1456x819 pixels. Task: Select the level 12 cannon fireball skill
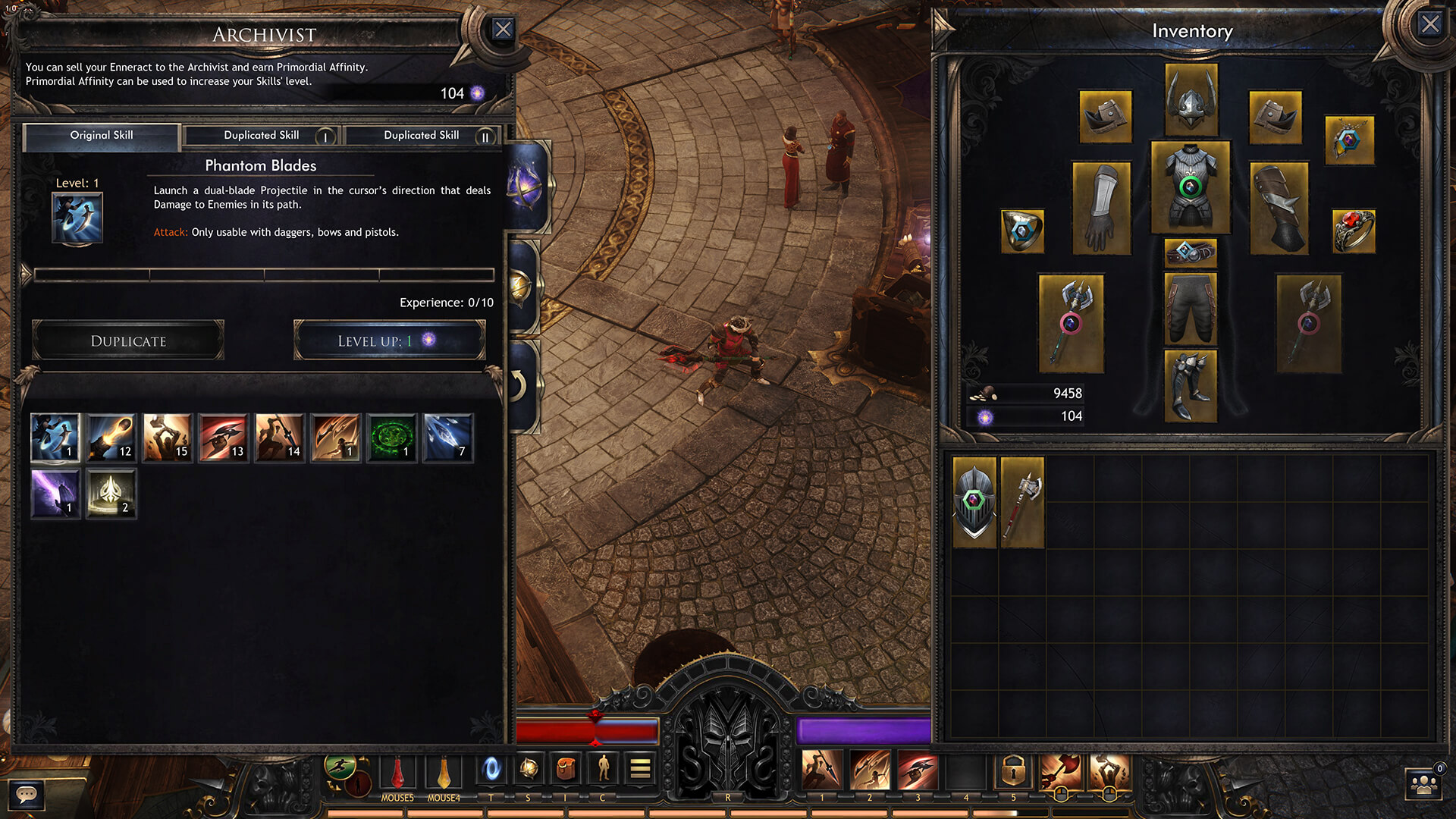(111, 438)
